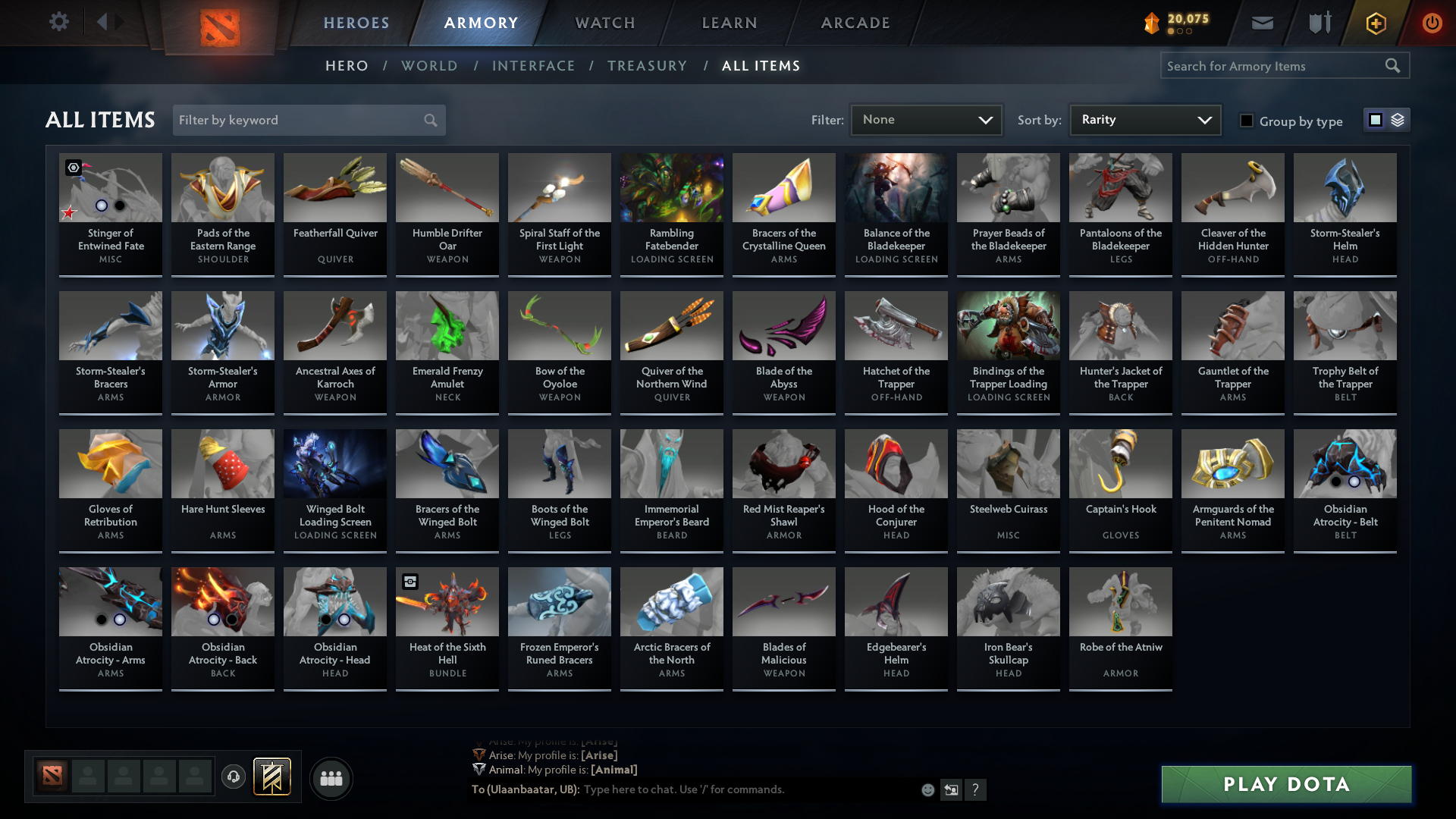The image size is (1456, 819).
Task: Open the mail notifications icon
Action: 1261,23
